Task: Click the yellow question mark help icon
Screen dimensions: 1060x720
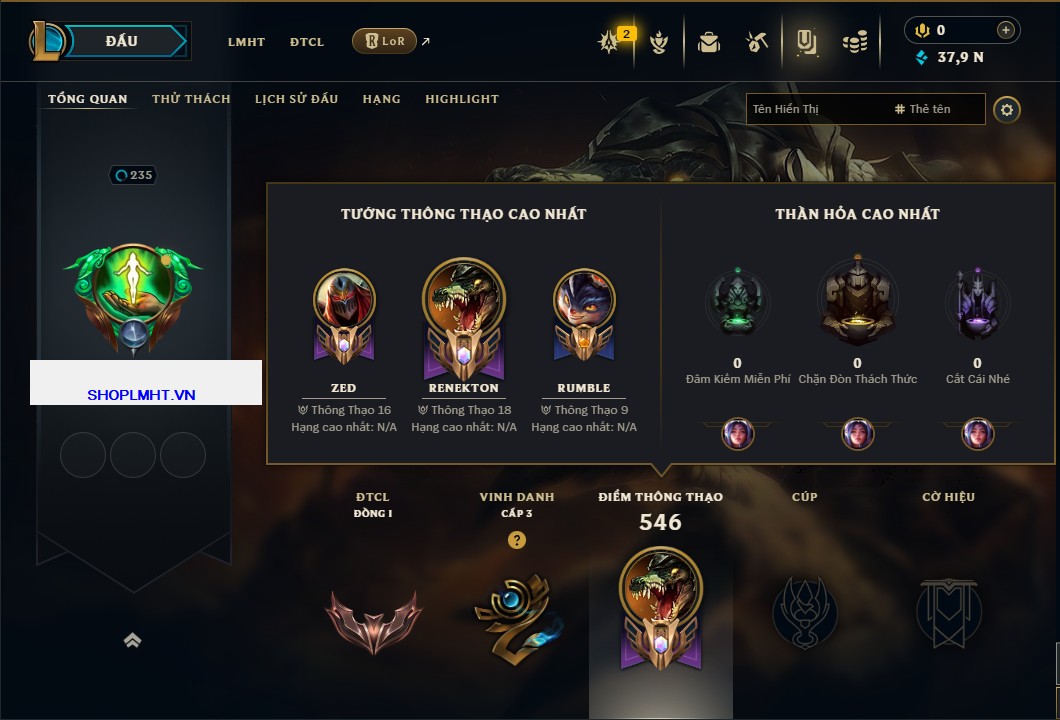Action: (x=517, y=541)
